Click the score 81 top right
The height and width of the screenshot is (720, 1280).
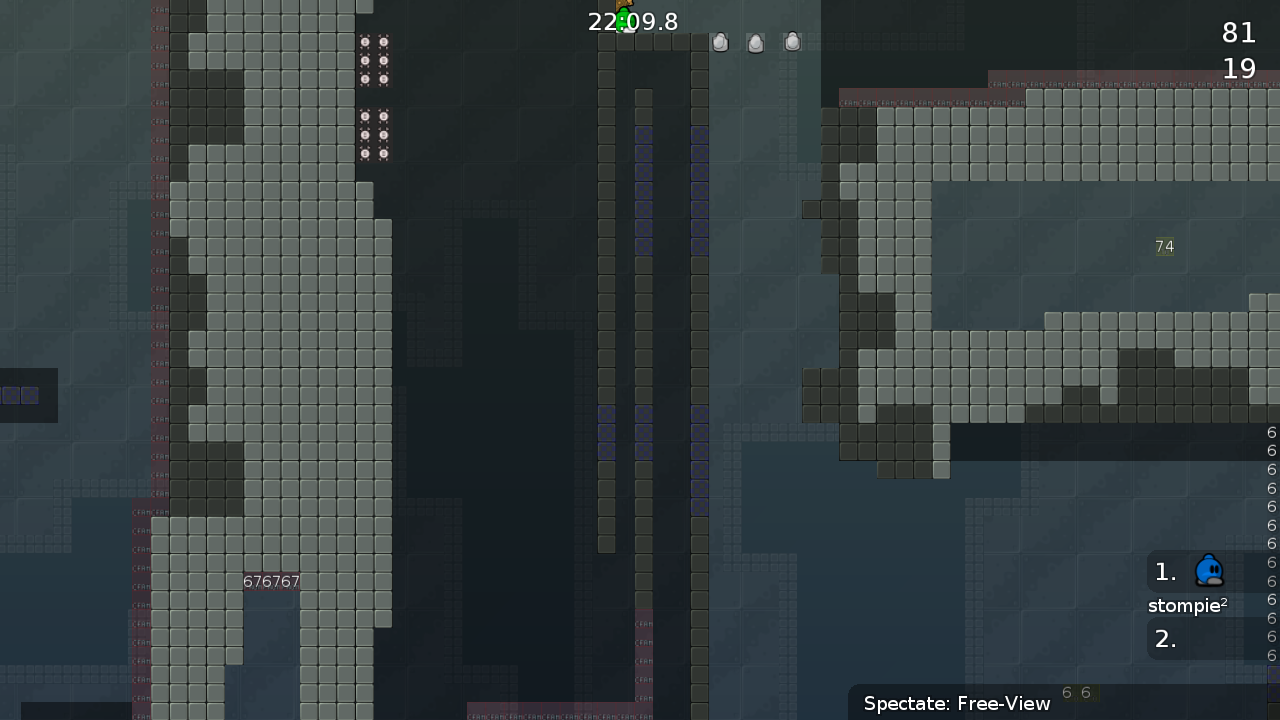click(1239, 33)
